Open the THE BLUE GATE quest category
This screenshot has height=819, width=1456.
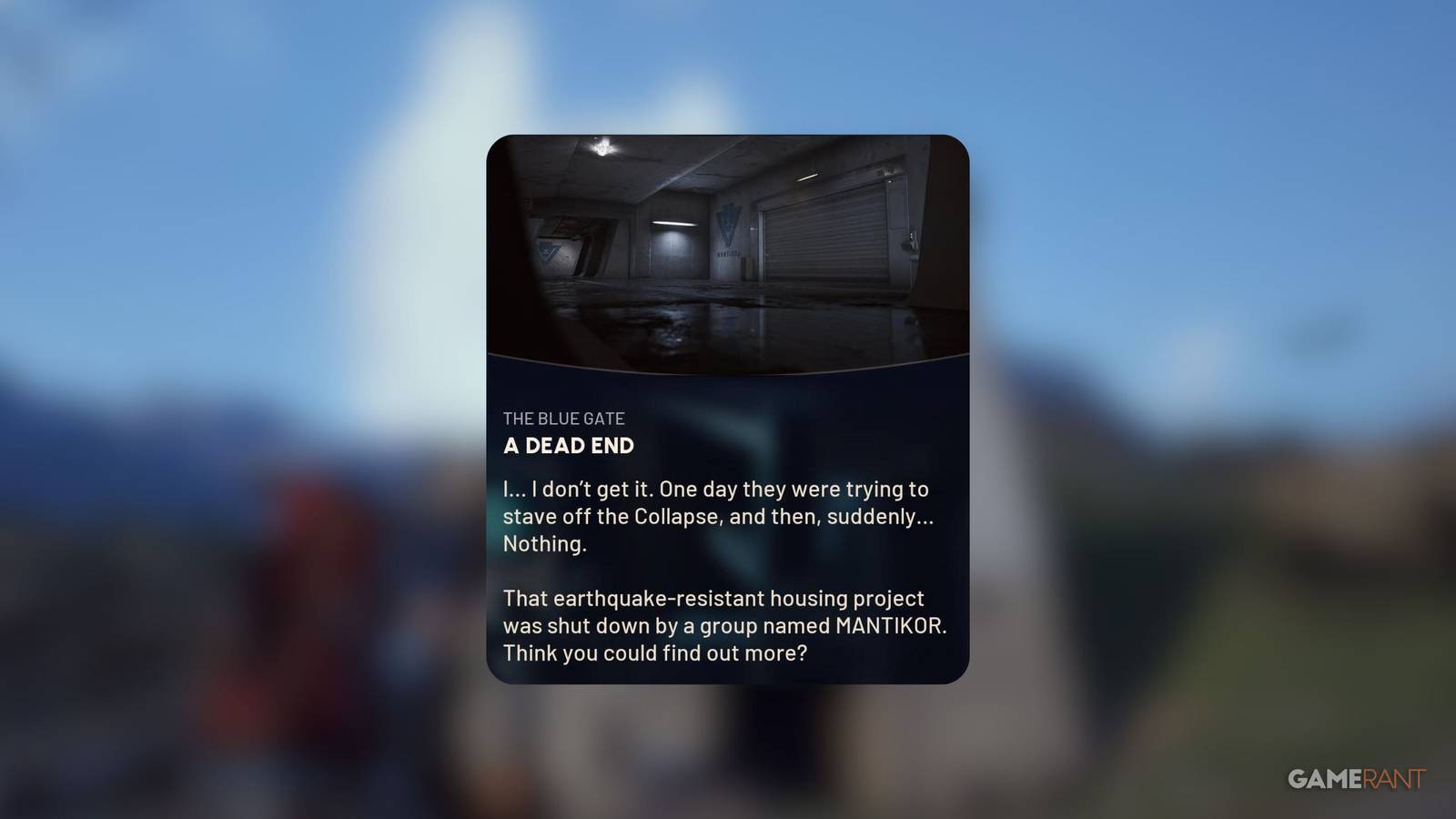click(565, 419)
